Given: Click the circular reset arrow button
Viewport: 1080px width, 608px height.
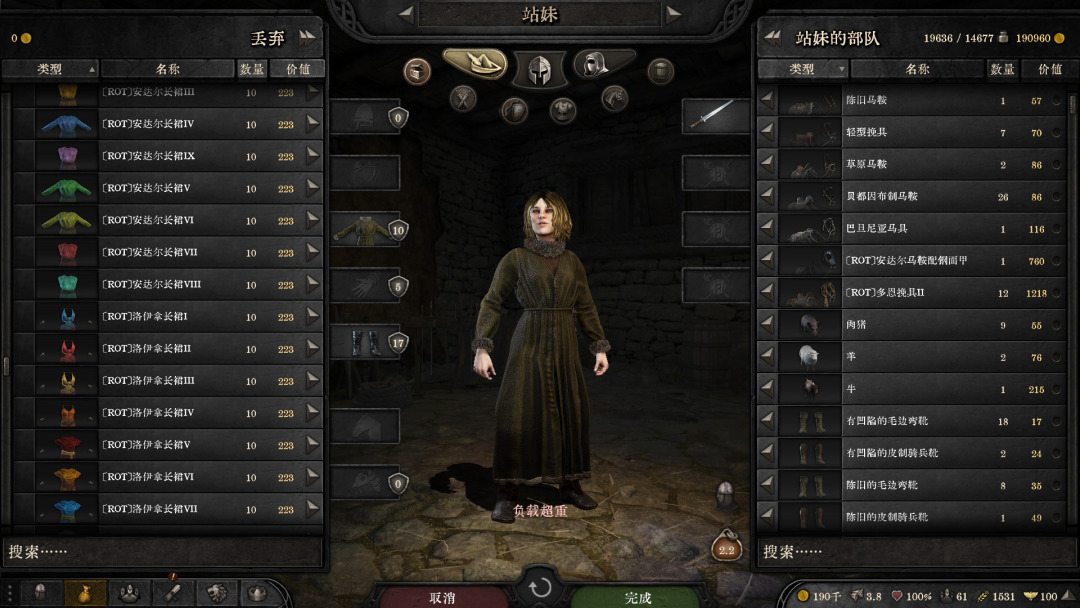Looking at the screenshot, I should (x=540, y=587).
